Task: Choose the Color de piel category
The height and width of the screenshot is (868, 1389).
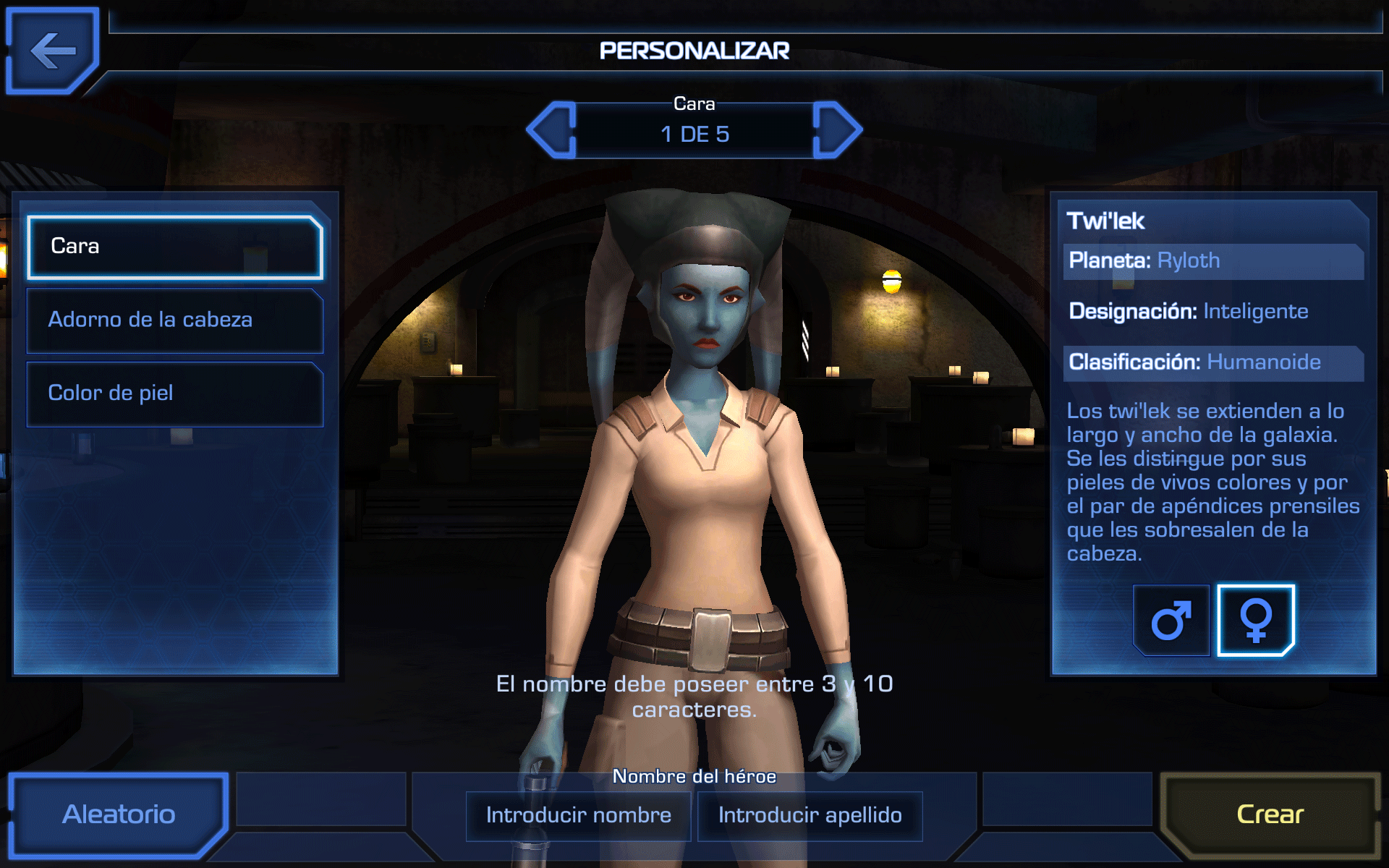Action: click(174, 394)
